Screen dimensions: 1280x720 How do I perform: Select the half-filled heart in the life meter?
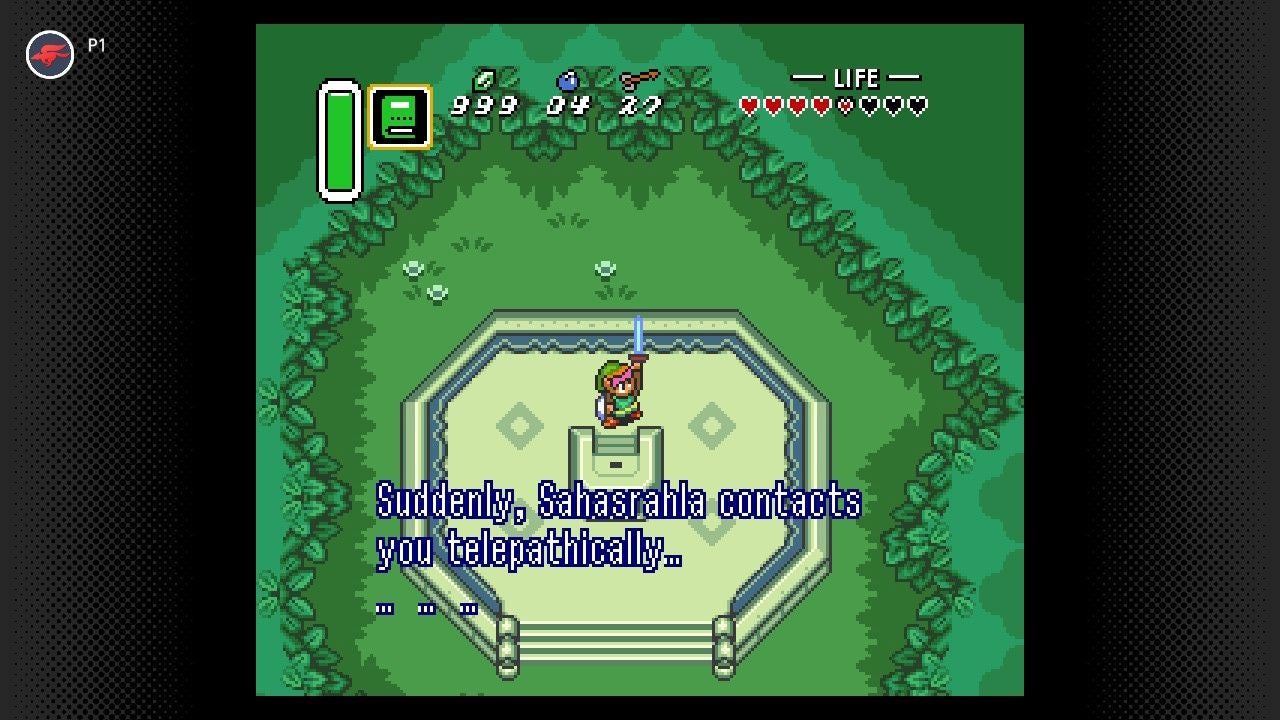[845, 104]
